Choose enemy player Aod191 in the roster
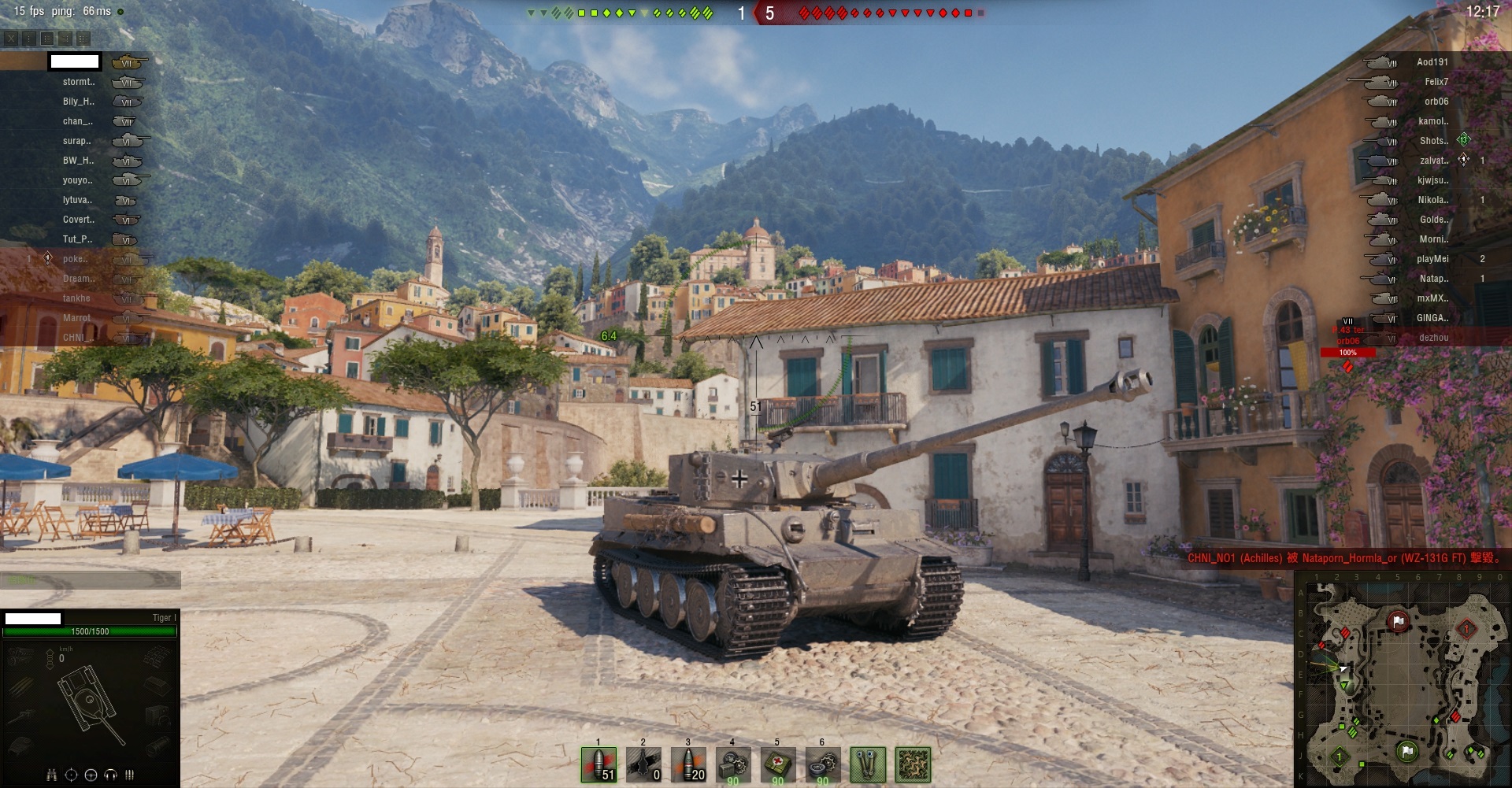Screen dimensions: 1512x788 (x=1432, y=62)
